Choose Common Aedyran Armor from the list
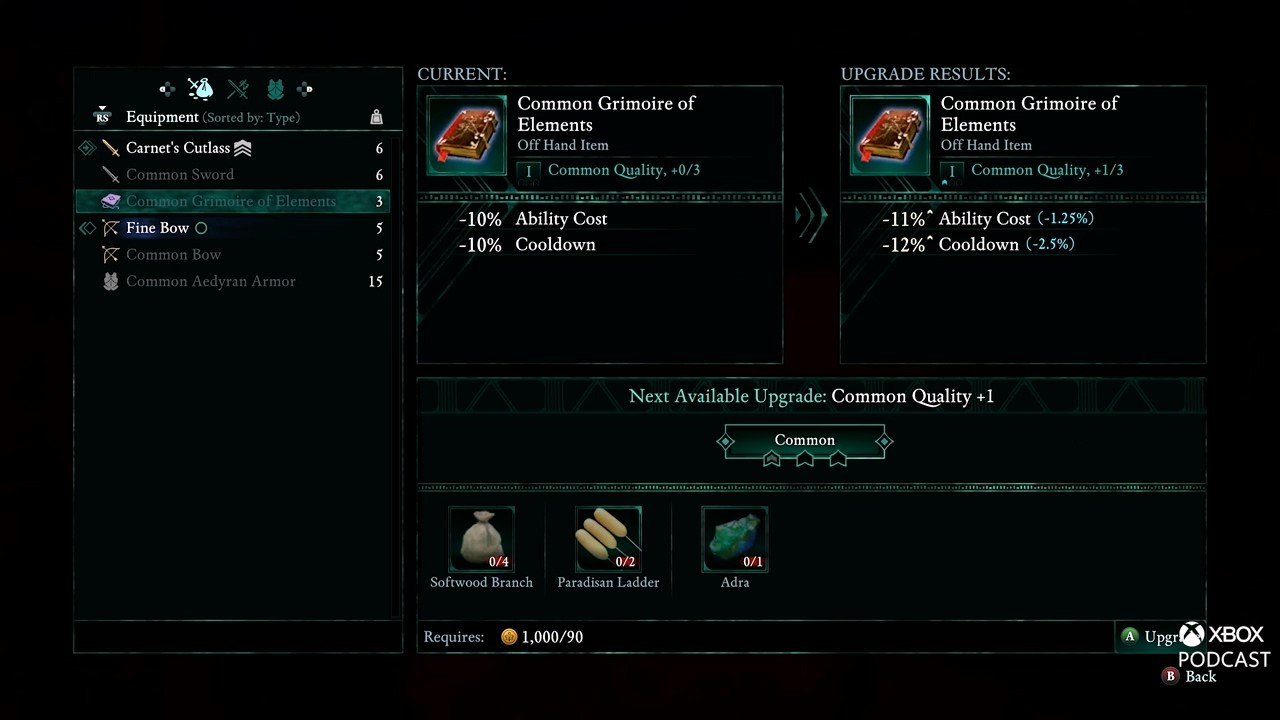1280x720 pixels. (210, 282)
